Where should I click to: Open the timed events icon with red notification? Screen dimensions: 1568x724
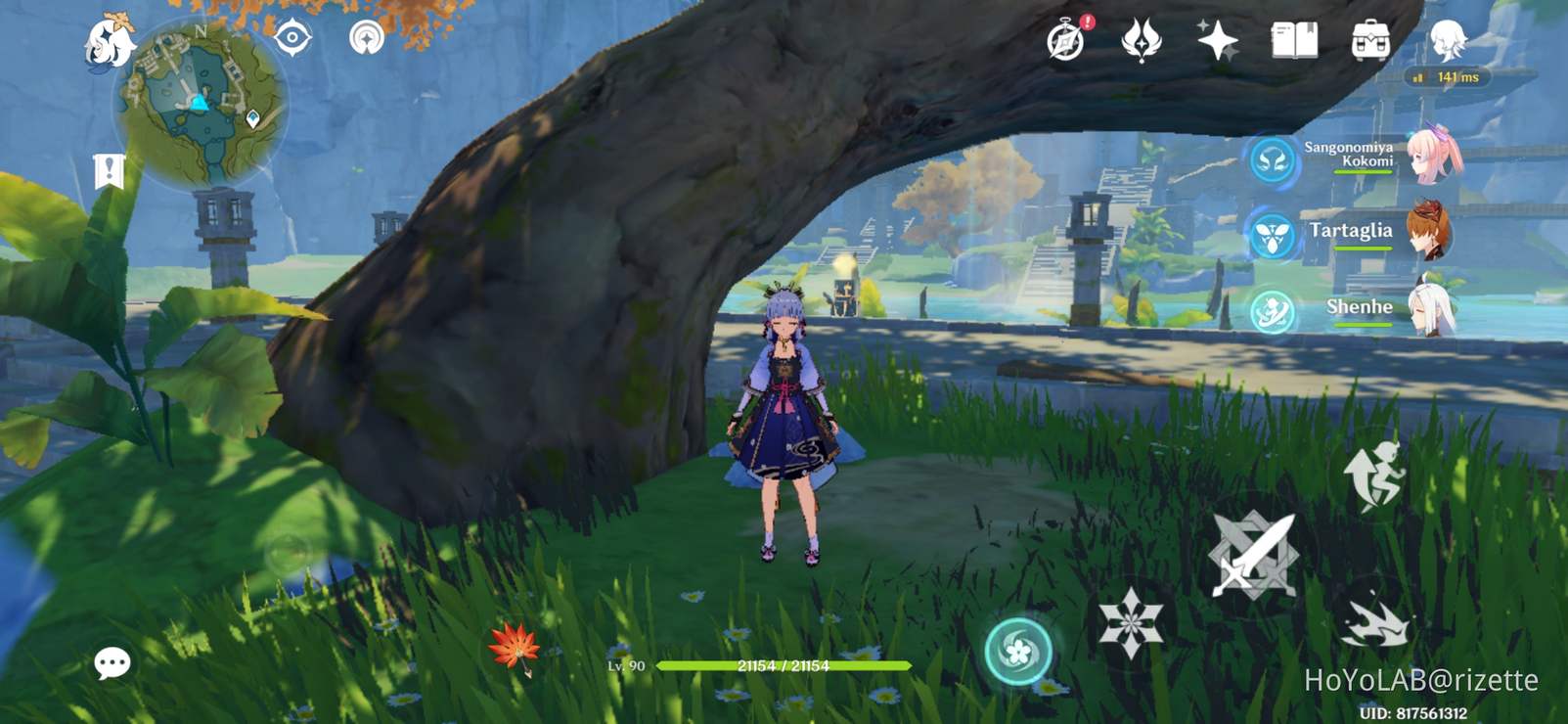click(1066, 41)
